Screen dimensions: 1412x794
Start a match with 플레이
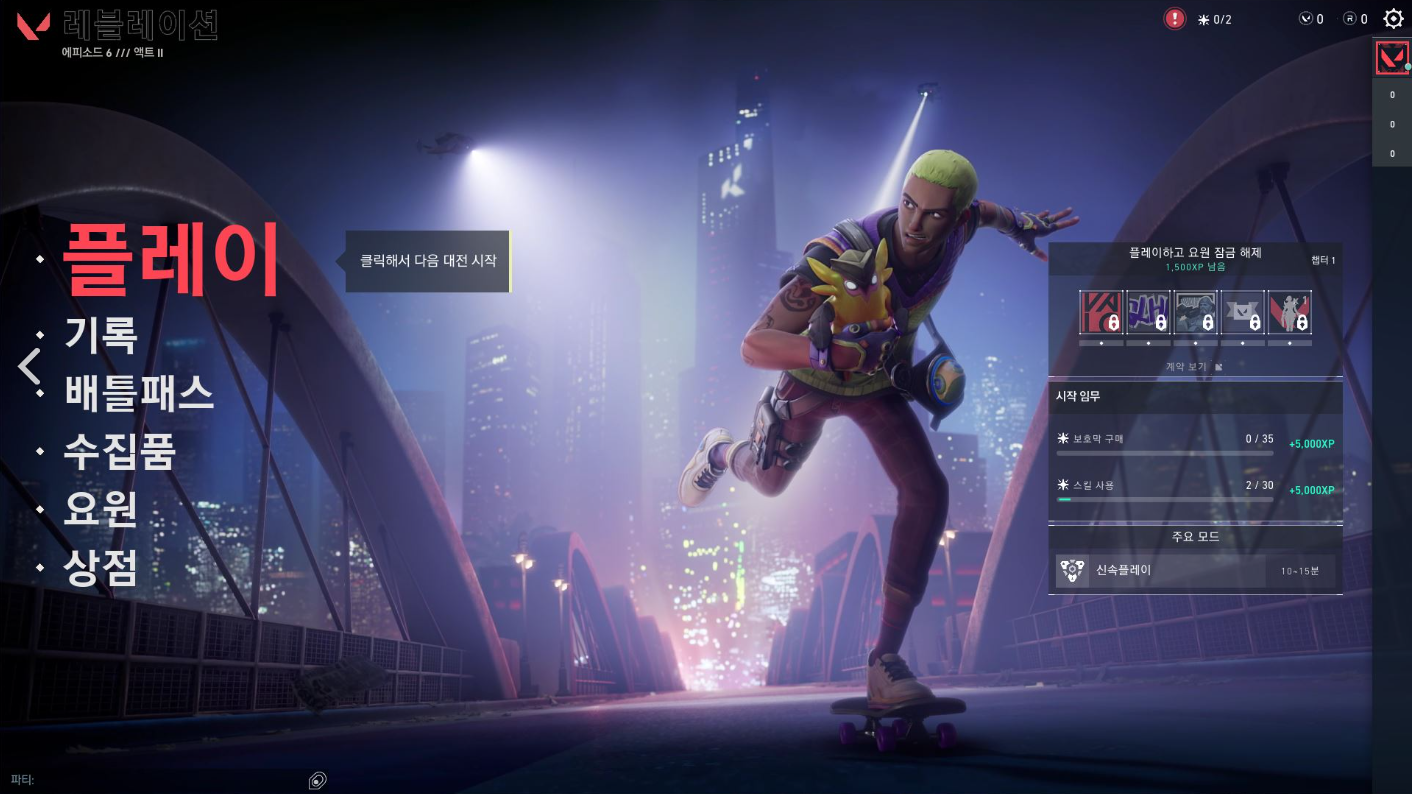[x=170, y=258]
